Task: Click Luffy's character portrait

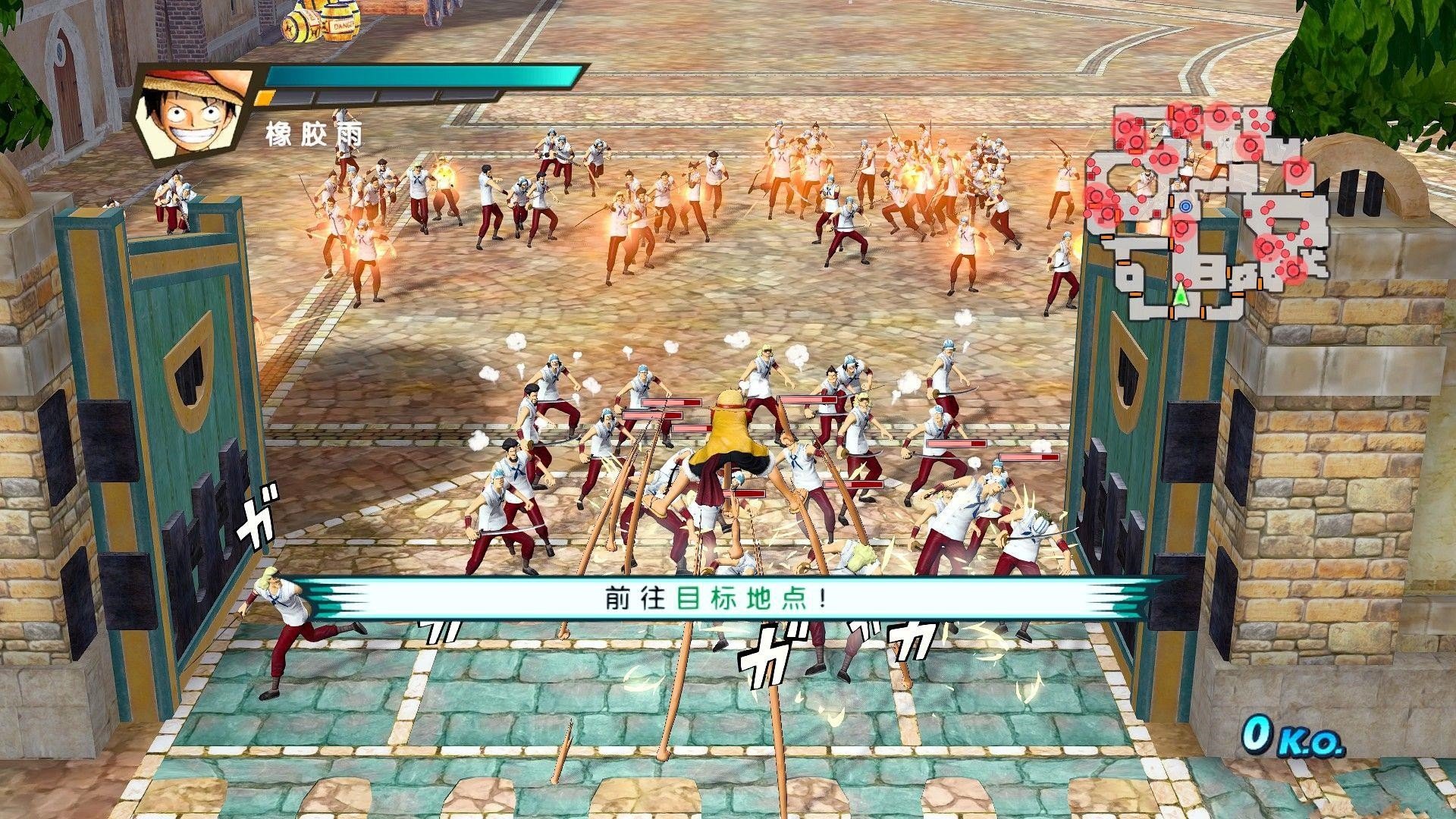Action: (x=193, y=112)
